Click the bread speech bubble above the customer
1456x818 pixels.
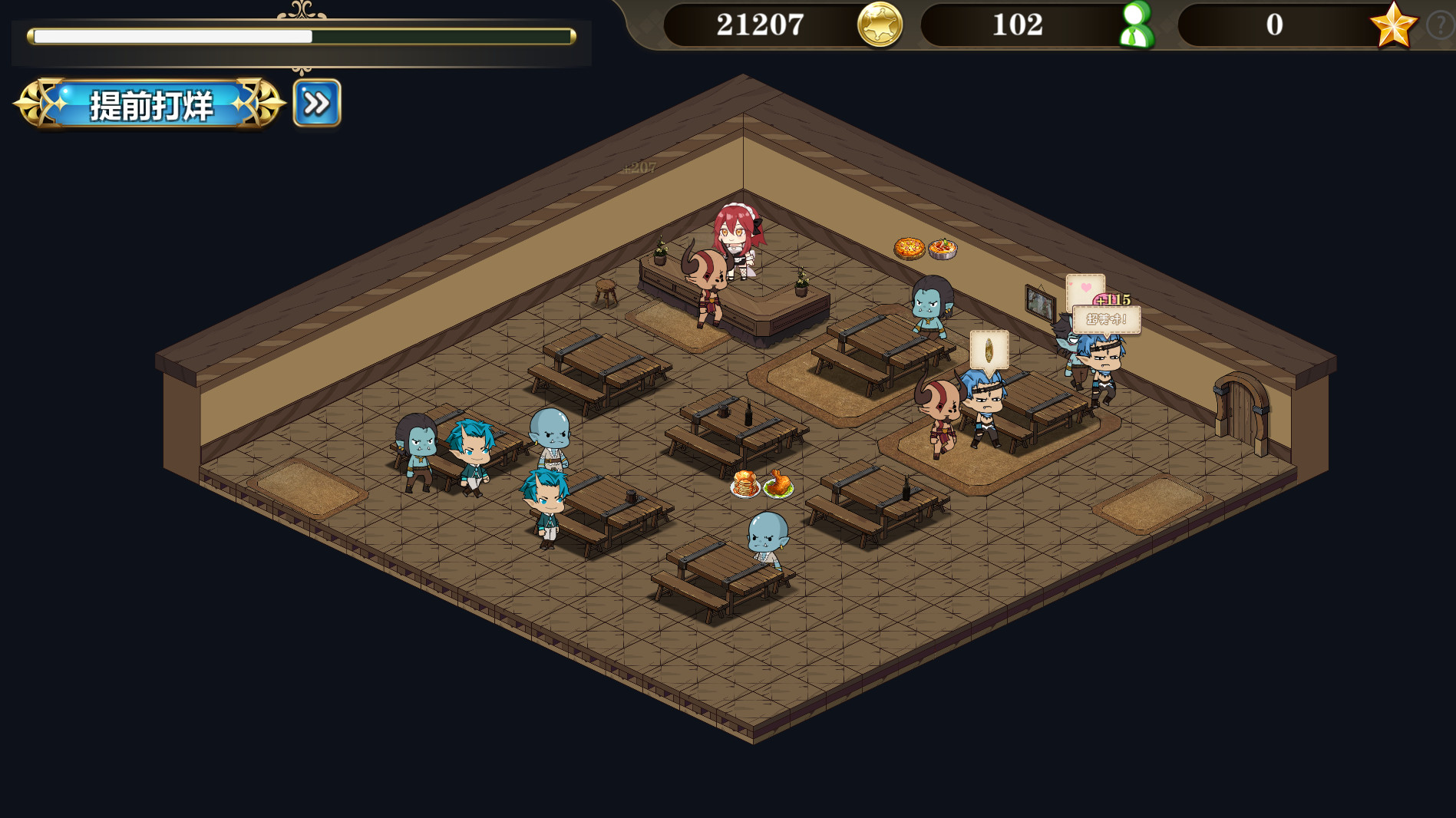click(989, 351)
